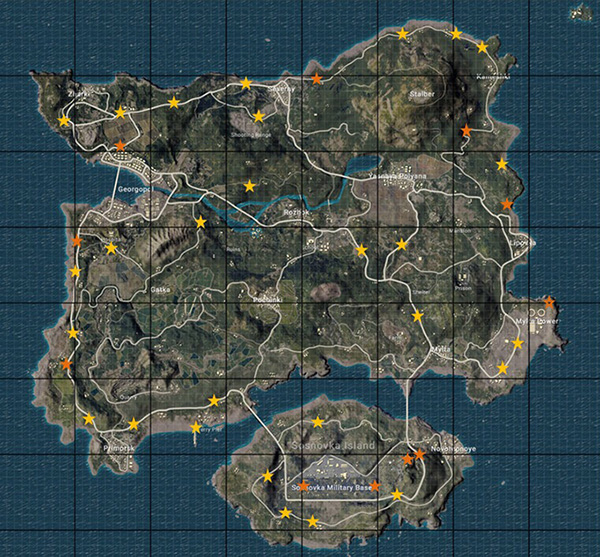The width and height of the screenshot is (600, 557).
Task: Pick the yellow star above Sosnovka Island label
Action: 318,422
